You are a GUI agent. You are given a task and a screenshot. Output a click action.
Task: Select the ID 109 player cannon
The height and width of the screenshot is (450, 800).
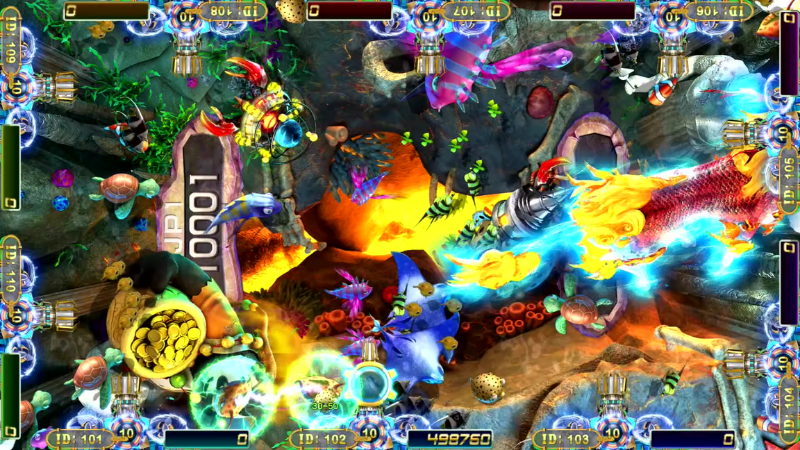(x=55, y=87)
